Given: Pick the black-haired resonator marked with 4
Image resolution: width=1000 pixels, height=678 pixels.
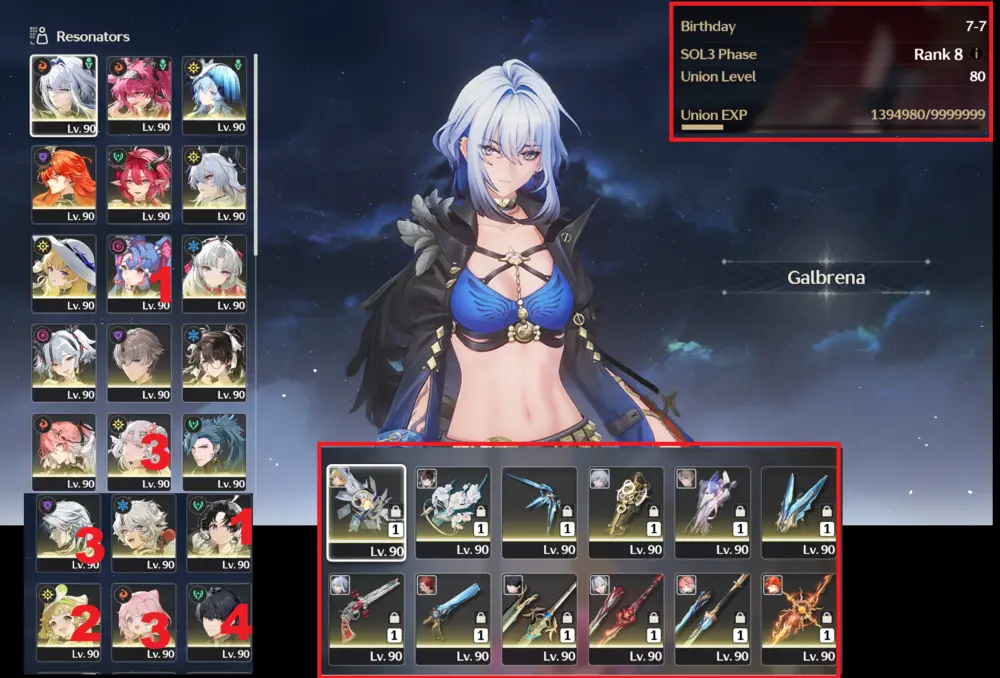Looking at the screenshot, I should point(219,622).
